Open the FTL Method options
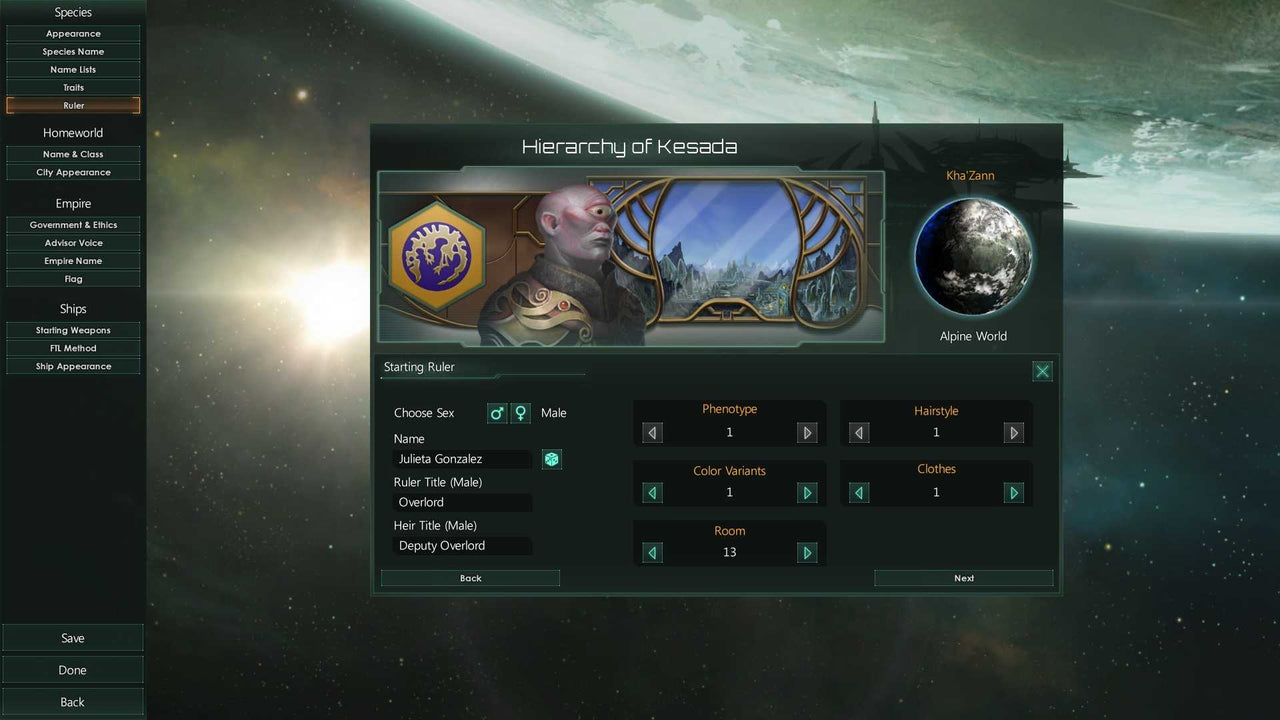Image resolution: width=1280 pixels, height=720 pixels. [x=73, y=348]
